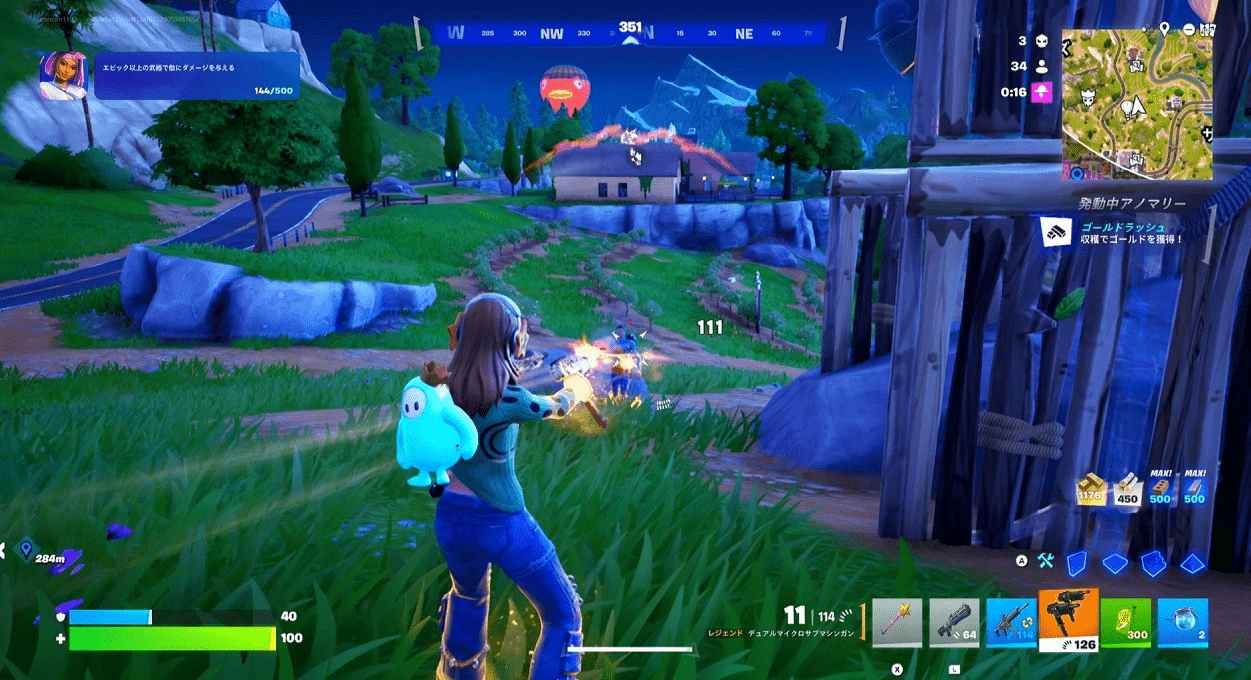Switch to the blue rifle slot with 114 ammo

pyautogui.click(x=1011, y=624)
